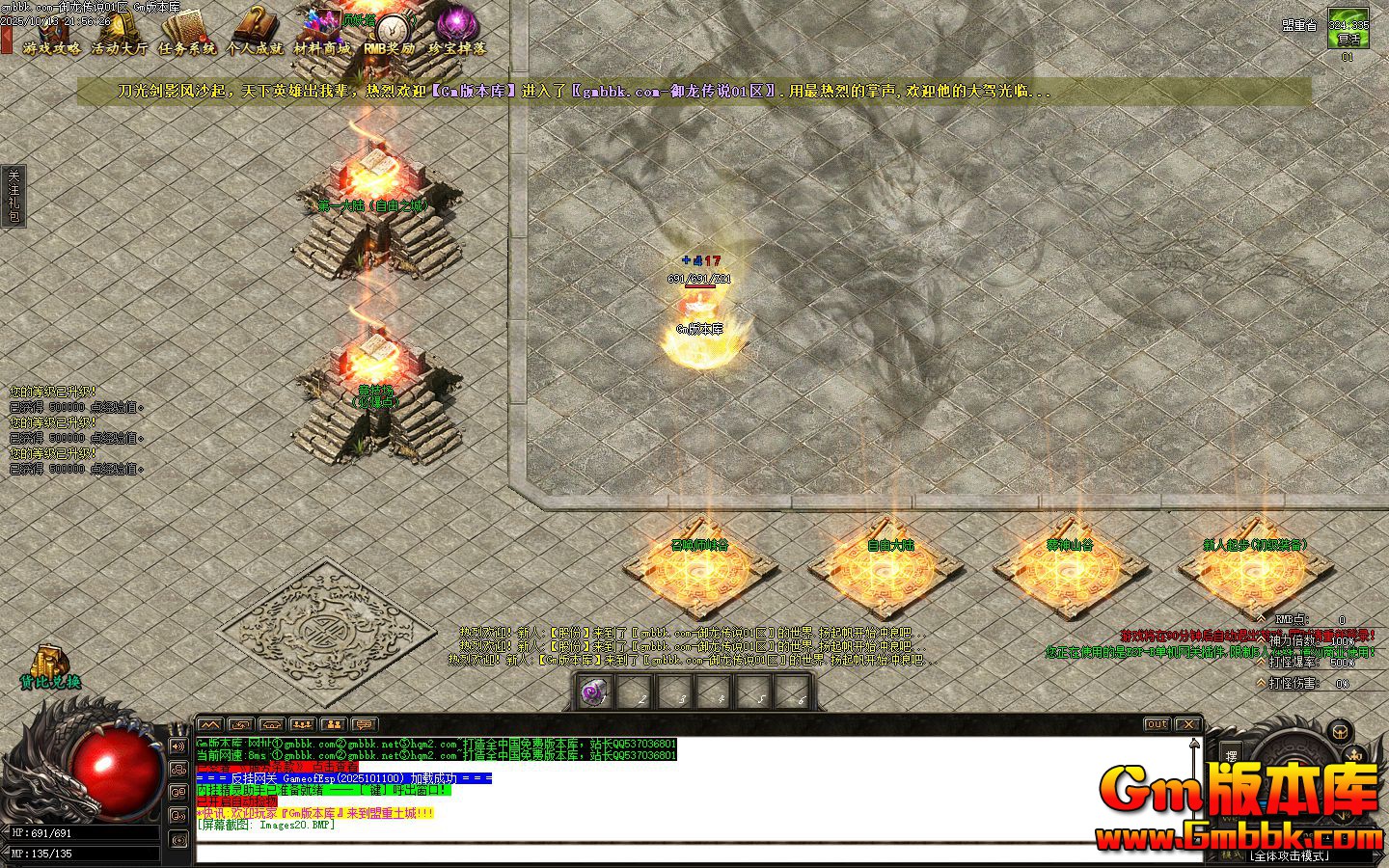Use the purple scroll in hotbar slot 1
The width and height of the screenshot is (1389, 868).
click(x=594, y=692)
